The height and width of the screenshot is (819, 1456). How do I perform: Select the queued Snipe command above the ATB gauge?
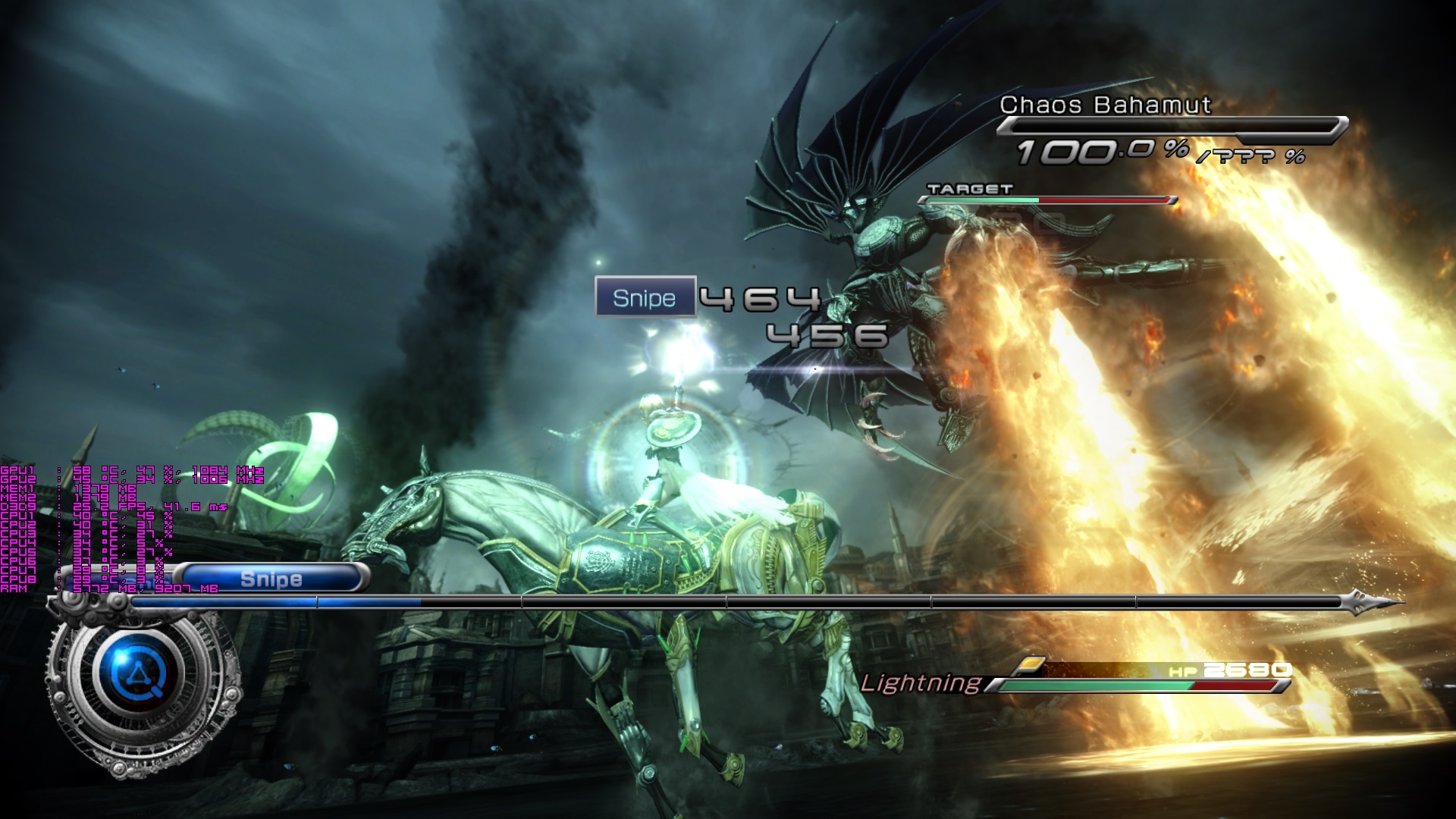click(273, 579)
